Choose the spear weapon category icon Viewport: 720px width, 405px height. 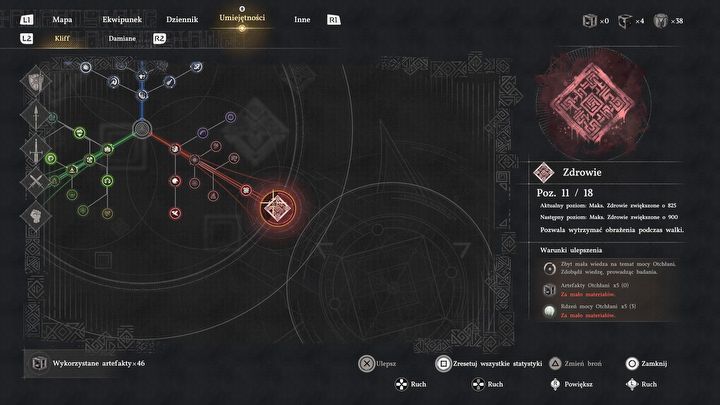coord(35,117)
